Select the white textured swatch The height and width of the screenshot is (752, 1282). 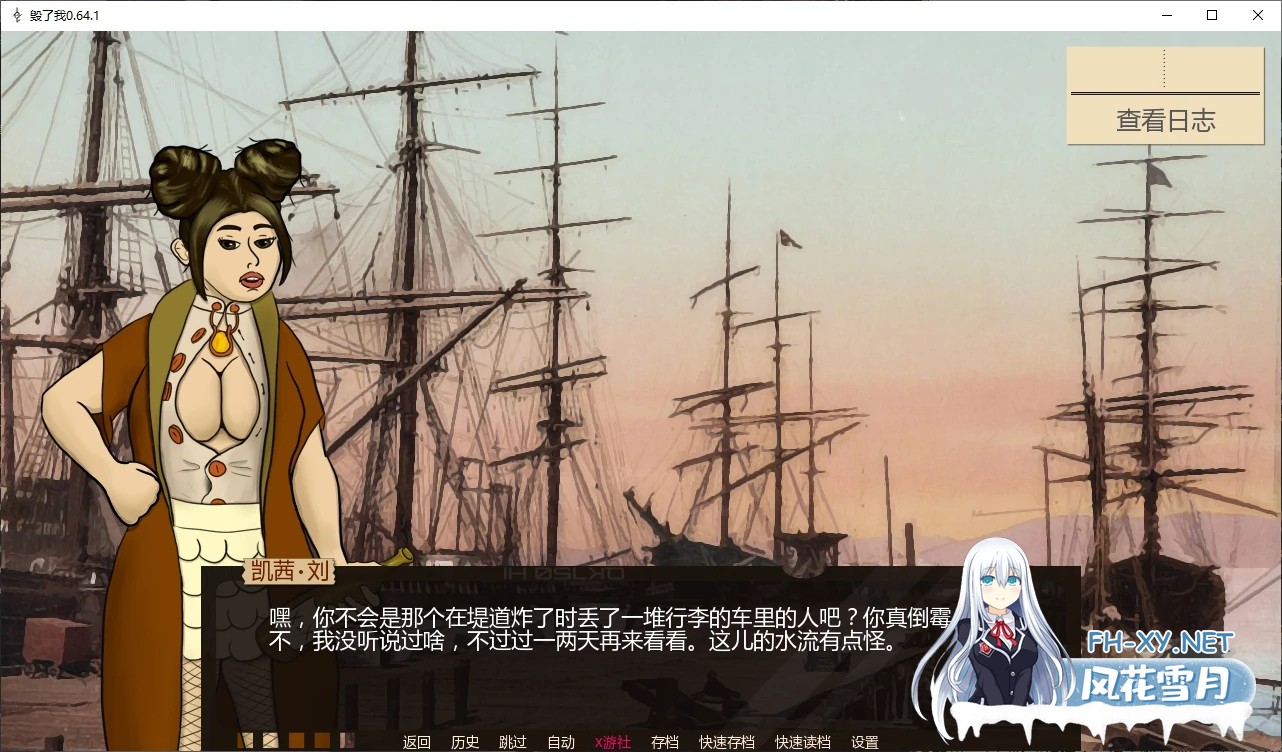(270, 740)
